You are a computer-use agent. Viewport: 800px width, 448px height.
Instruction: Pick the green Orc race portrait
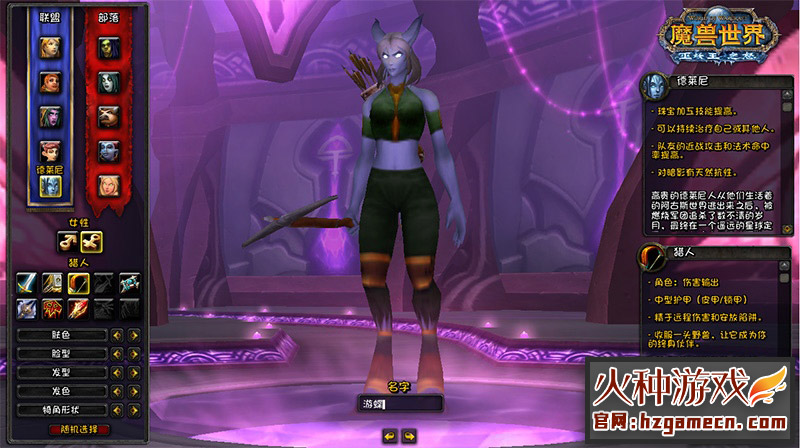click(x=107, y=46)
